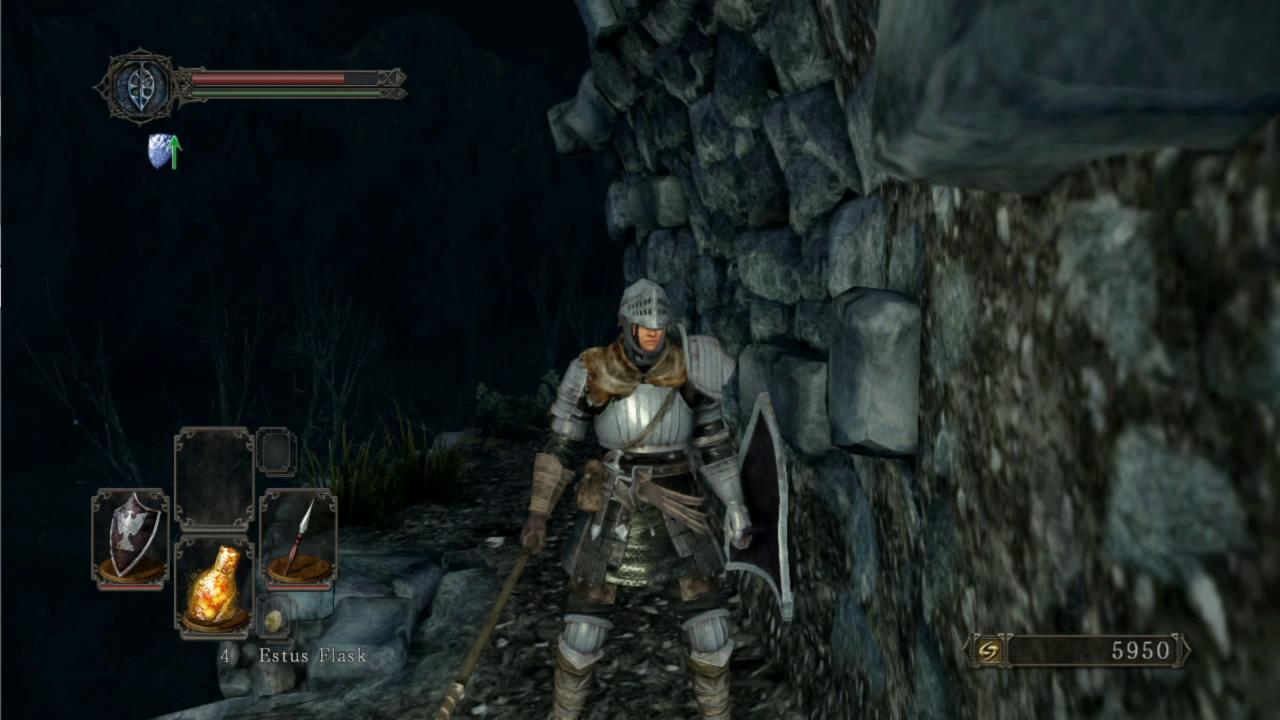This screenshot has width=1280, height=720.
Task: Select the small next-item slot beside Estus Flask
Action: (273, 620)
